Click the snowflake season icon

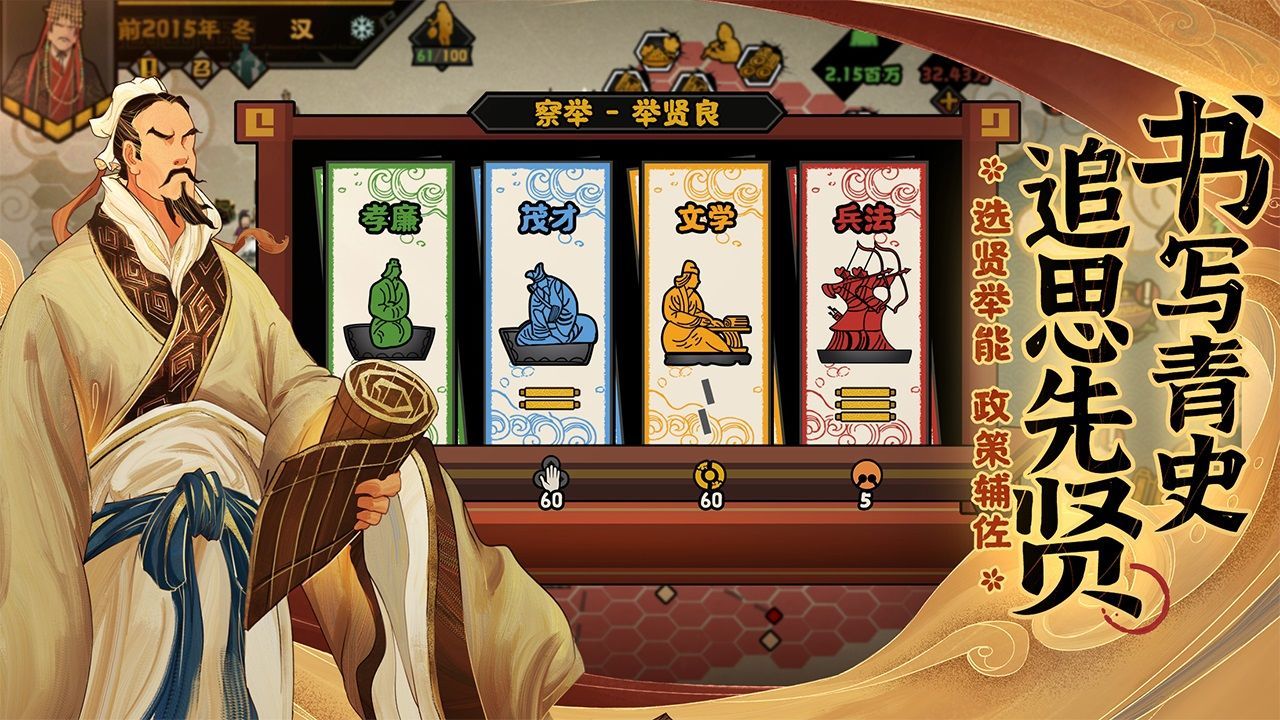click(358, 29)
